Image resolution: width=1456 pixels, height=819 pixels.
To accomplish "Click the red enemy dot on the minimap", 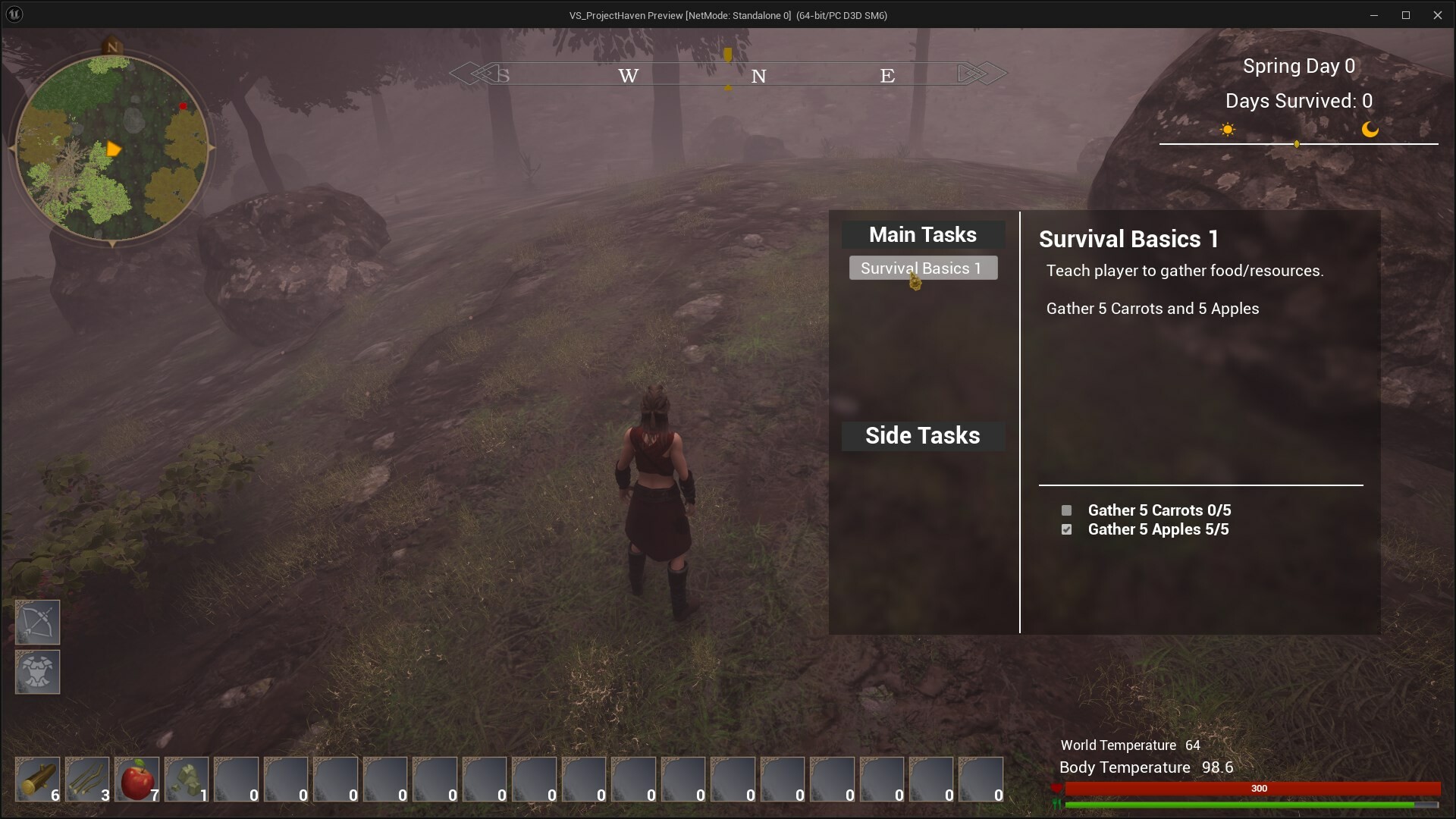I will (x=183, y=107).
